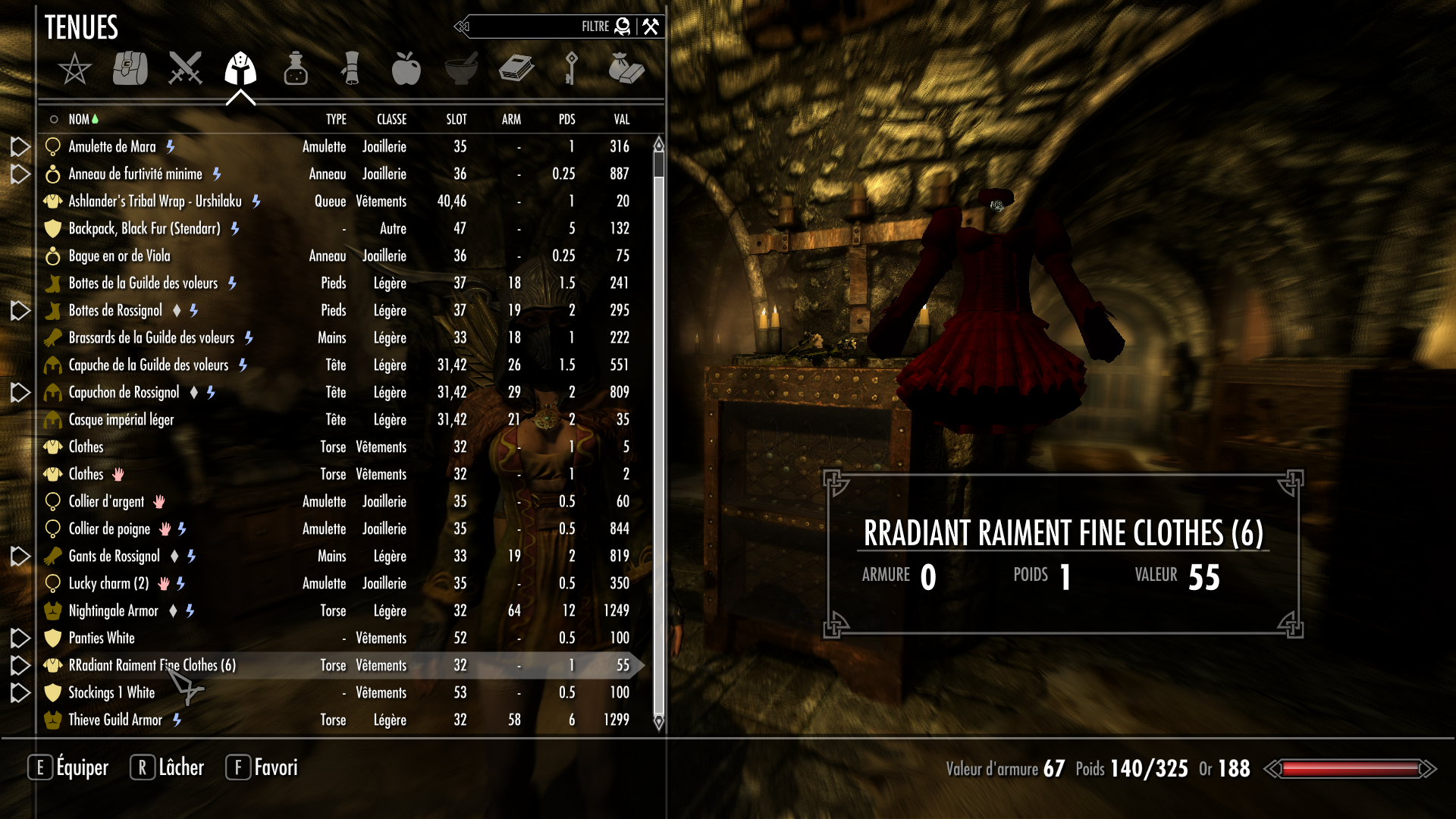Open the Ingredients mortar category

coord(461,68)
